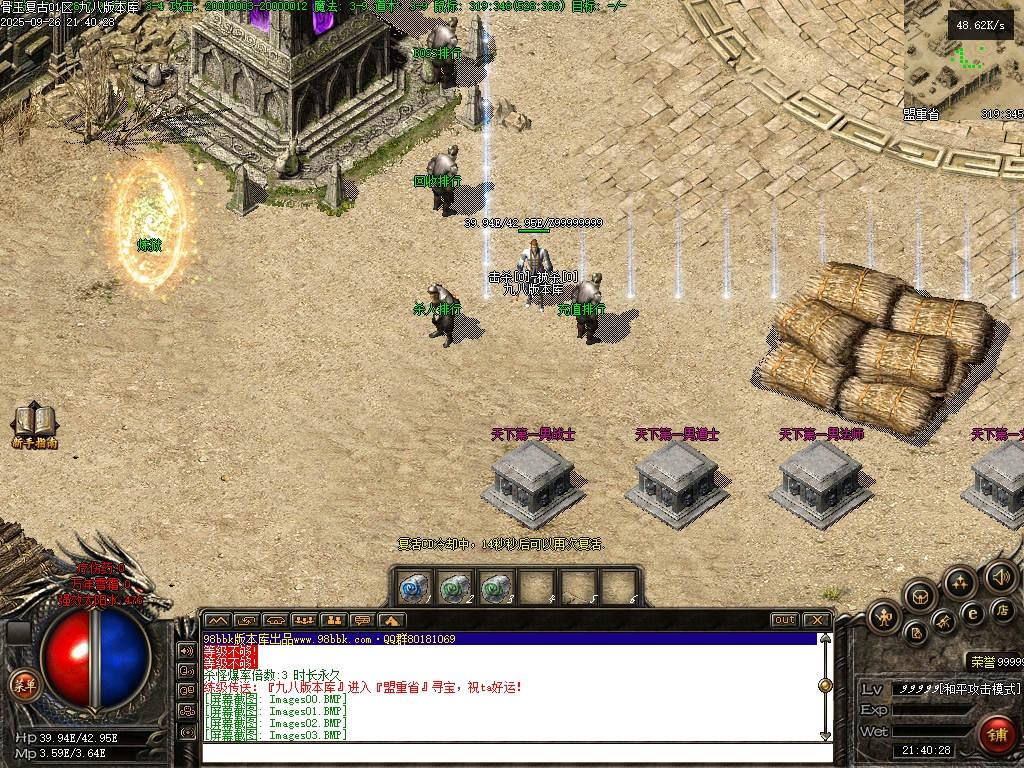
Task: Click the chat scrollbar's round handle
Action: [x=825, y=685]
